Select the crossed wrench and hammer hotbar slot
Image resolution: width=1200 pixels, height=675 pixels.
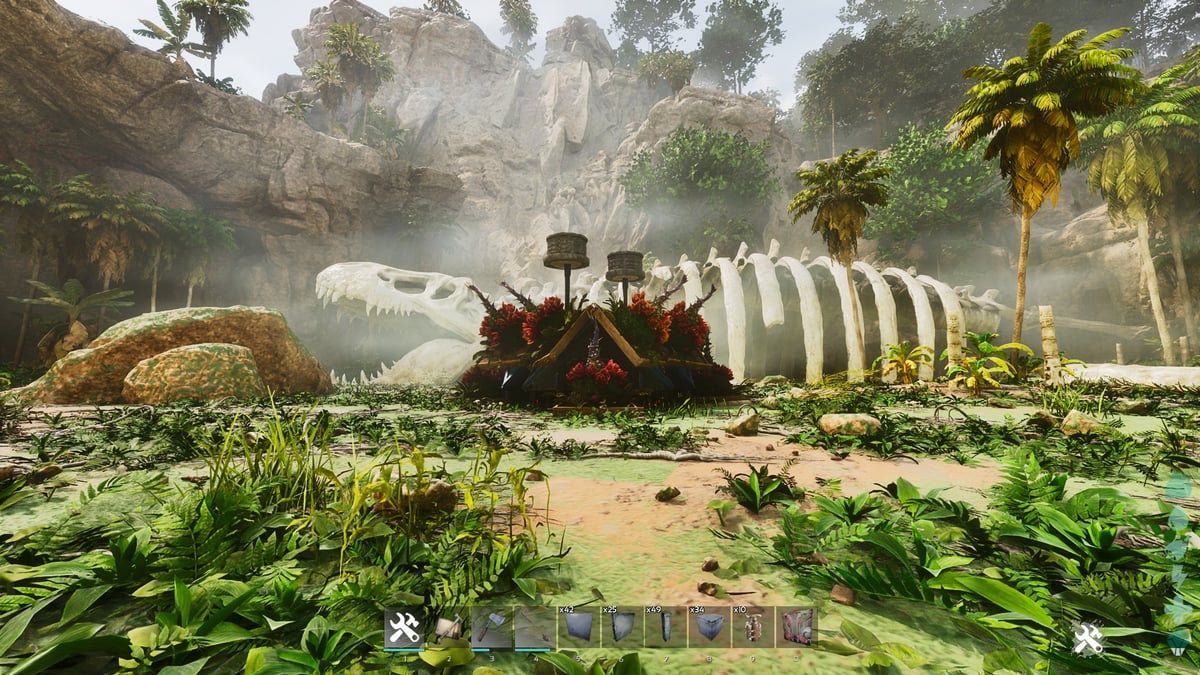tap(404, 628)
